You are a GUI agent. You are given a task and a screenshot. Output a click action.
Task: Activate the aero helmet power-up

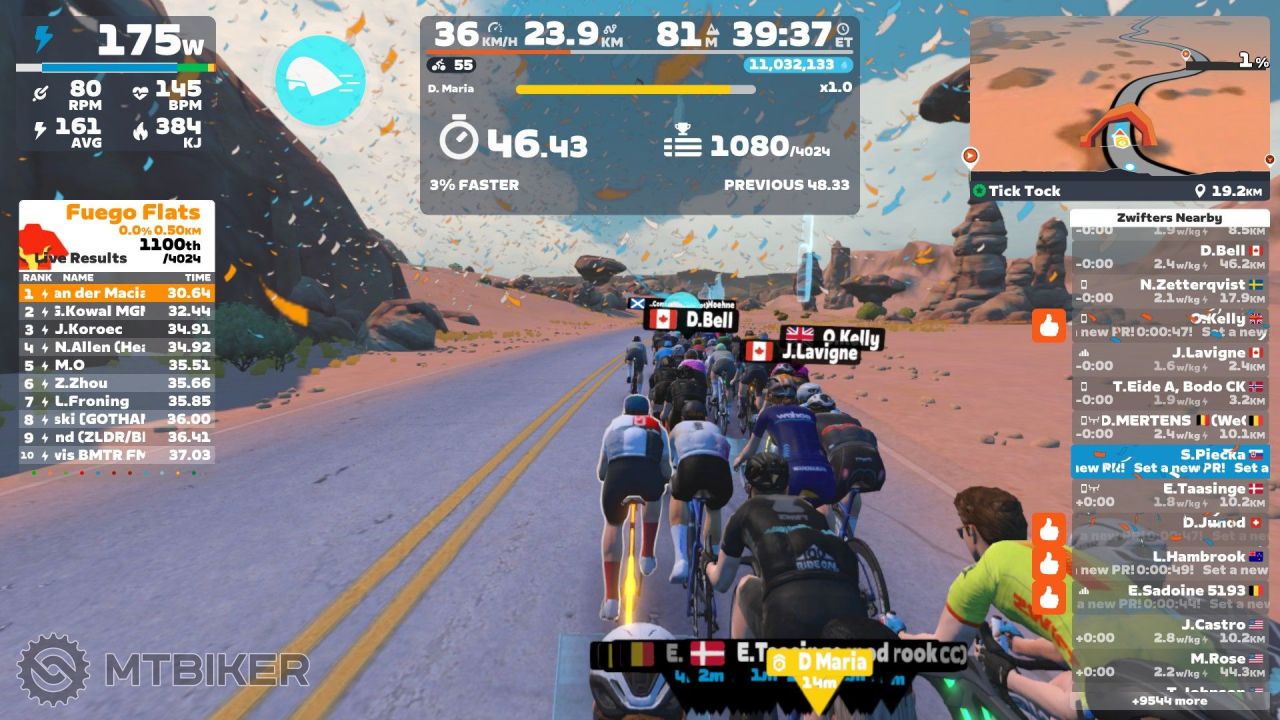pyautogui.click(x=320, y=81)
